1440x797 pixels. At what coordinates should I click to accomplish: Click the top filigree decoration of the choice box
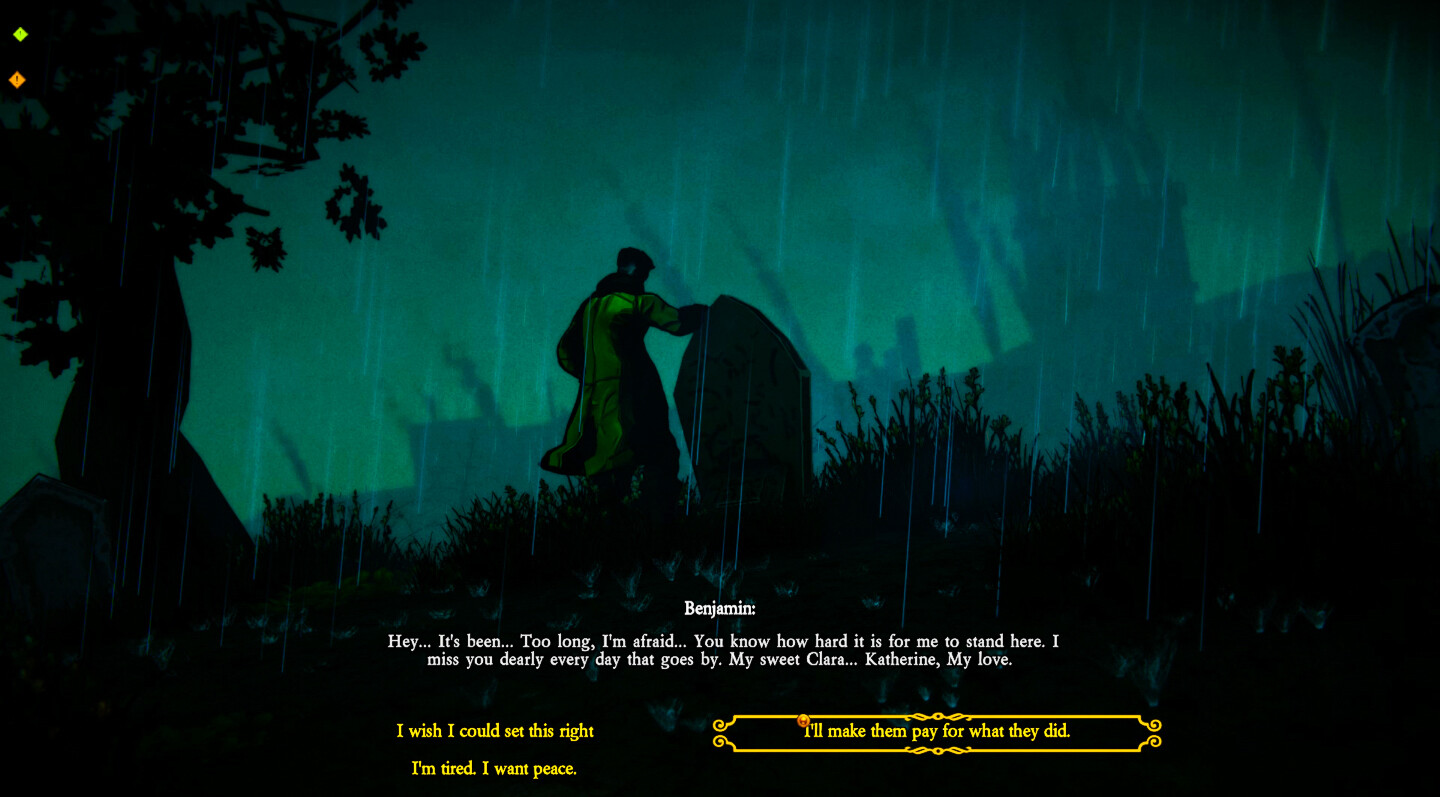coord(937,714)
